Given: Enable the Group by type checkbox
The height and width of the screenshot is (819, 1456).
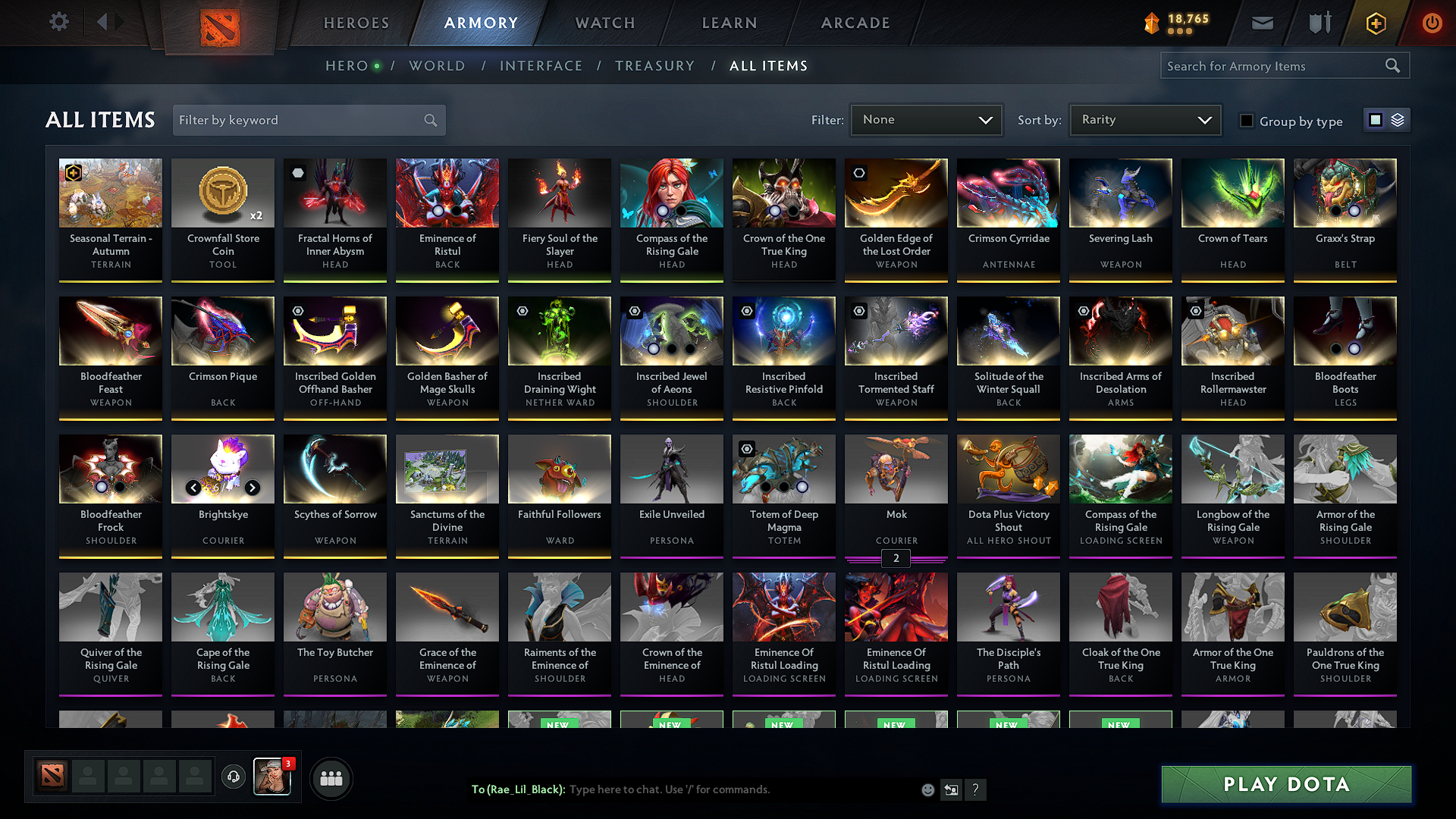Looking at the screenshot, I should click(1247, 120).
